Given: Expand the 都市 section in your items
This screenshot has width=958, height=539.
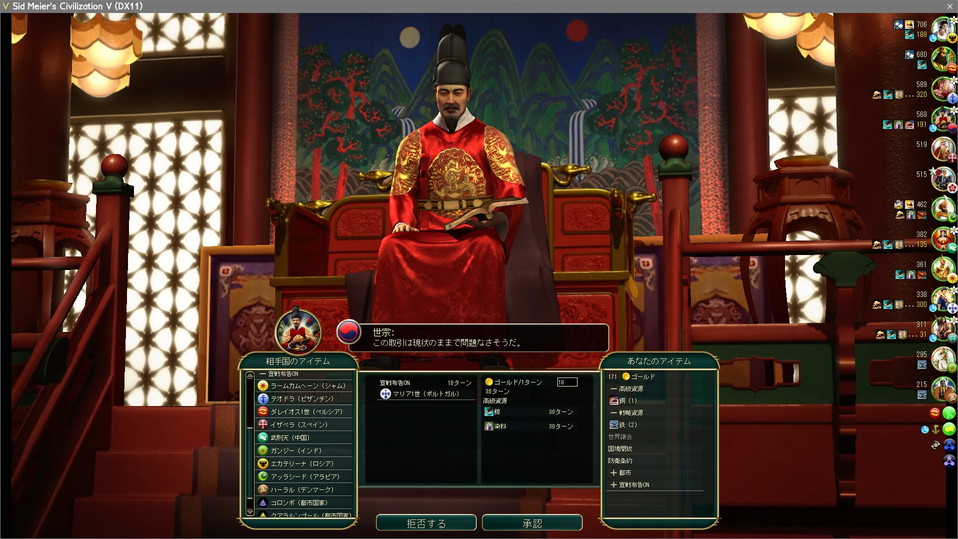Looking at the screenshot, I should coord(627,472).
